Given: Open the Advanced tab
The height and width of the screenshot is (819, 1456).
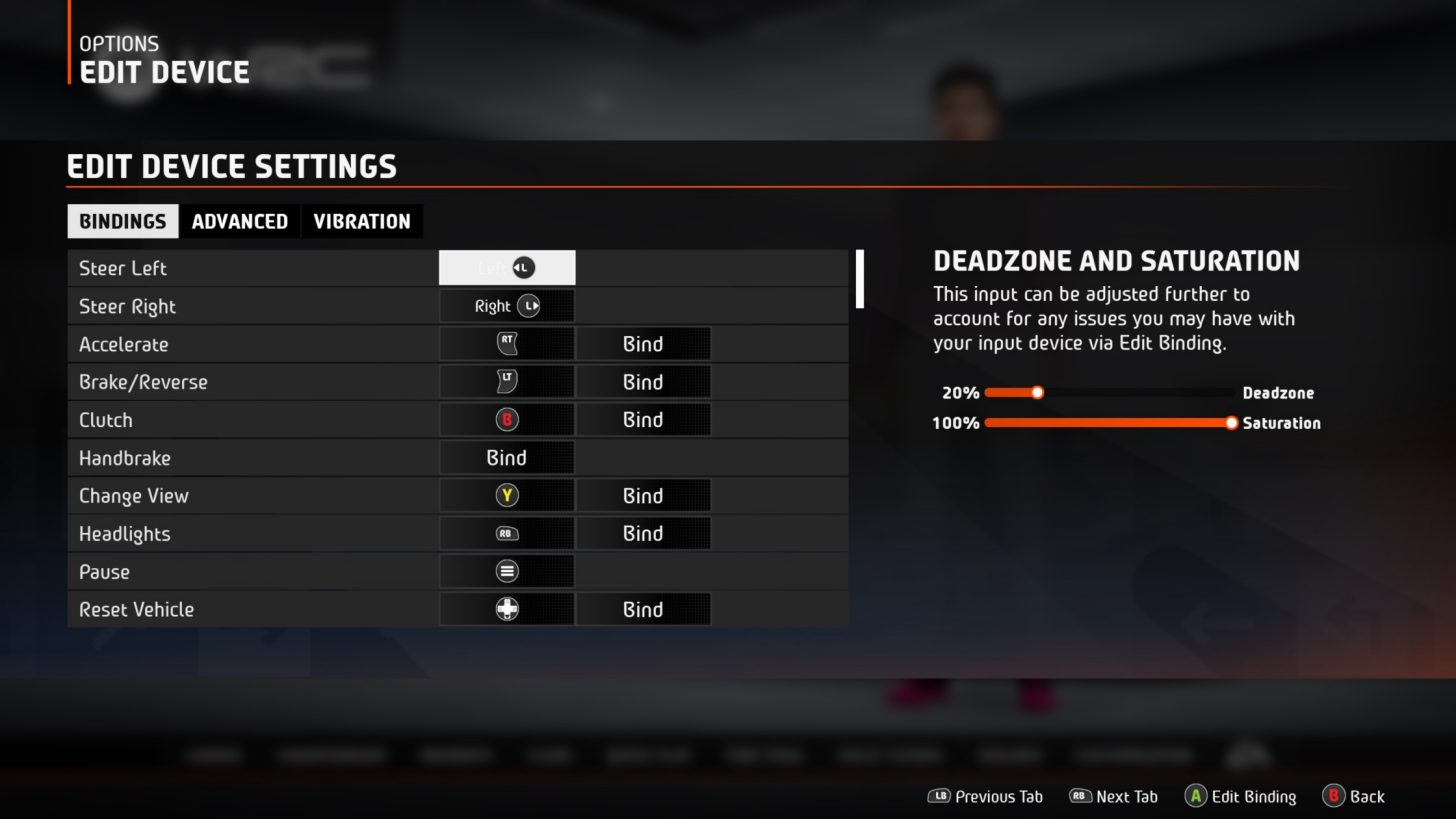Looking at the screenshot, I should (239, 221).
